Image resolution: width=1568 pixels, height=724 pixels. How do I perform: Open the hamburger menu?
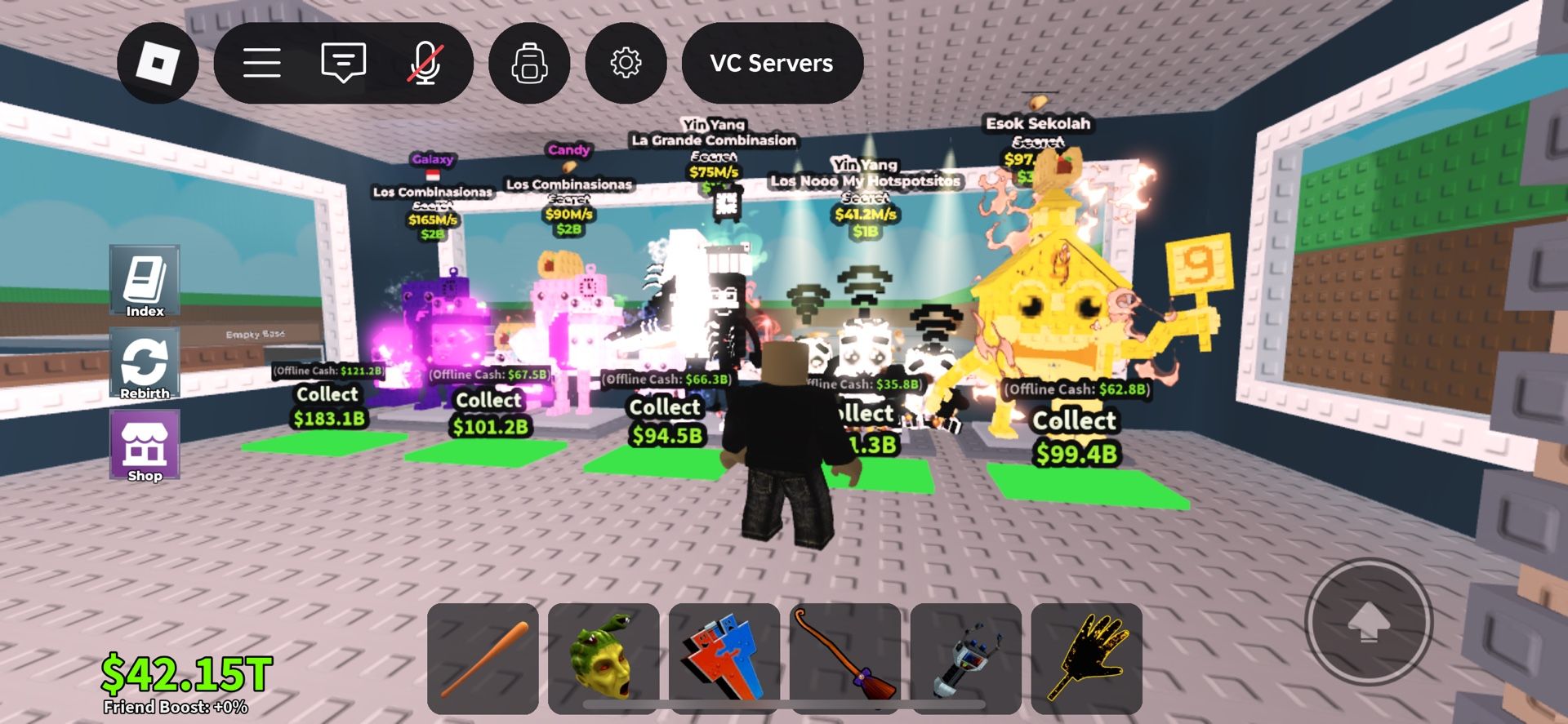click(x=262, y=63)
